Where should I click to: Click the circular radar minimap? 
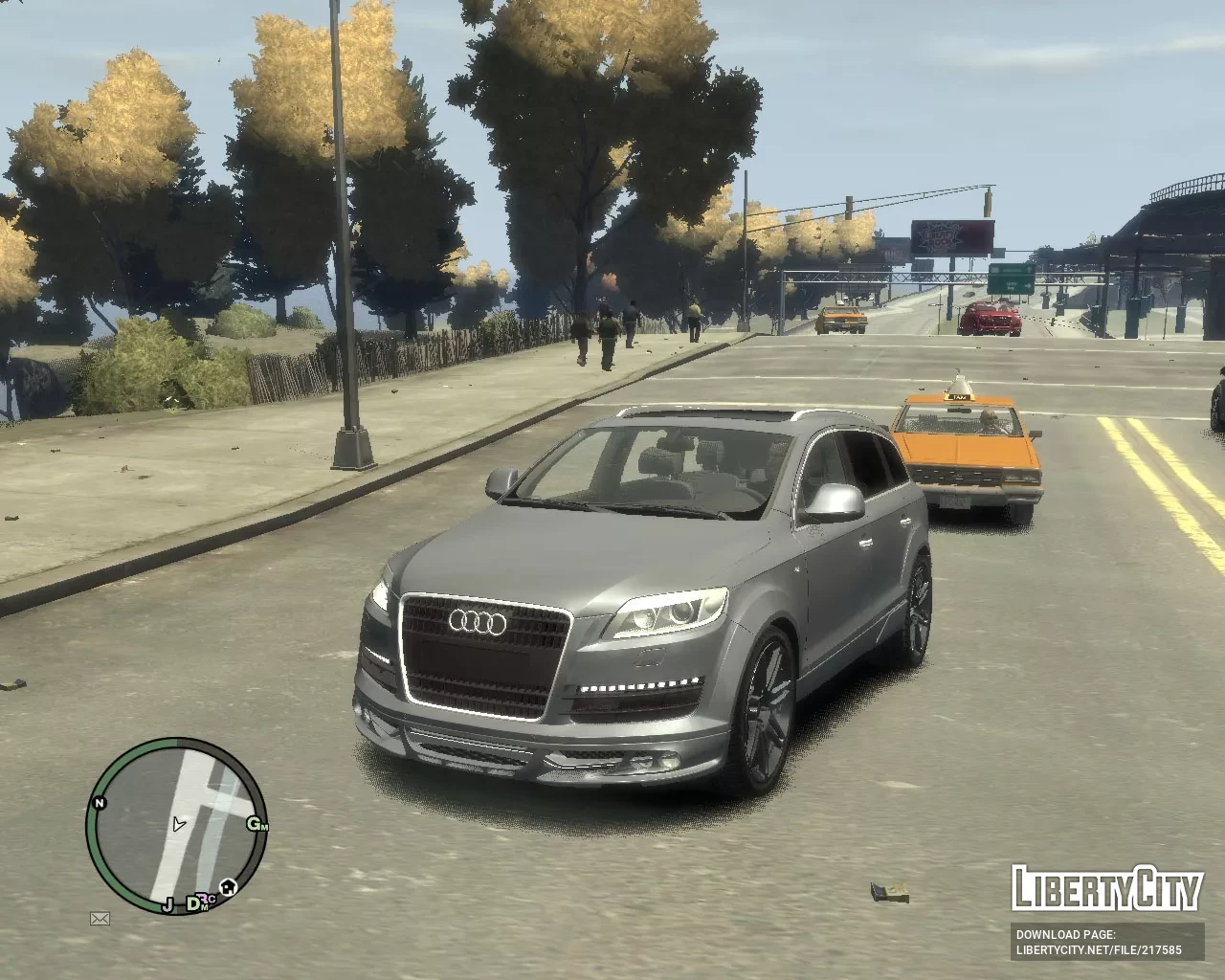[176, 825]
